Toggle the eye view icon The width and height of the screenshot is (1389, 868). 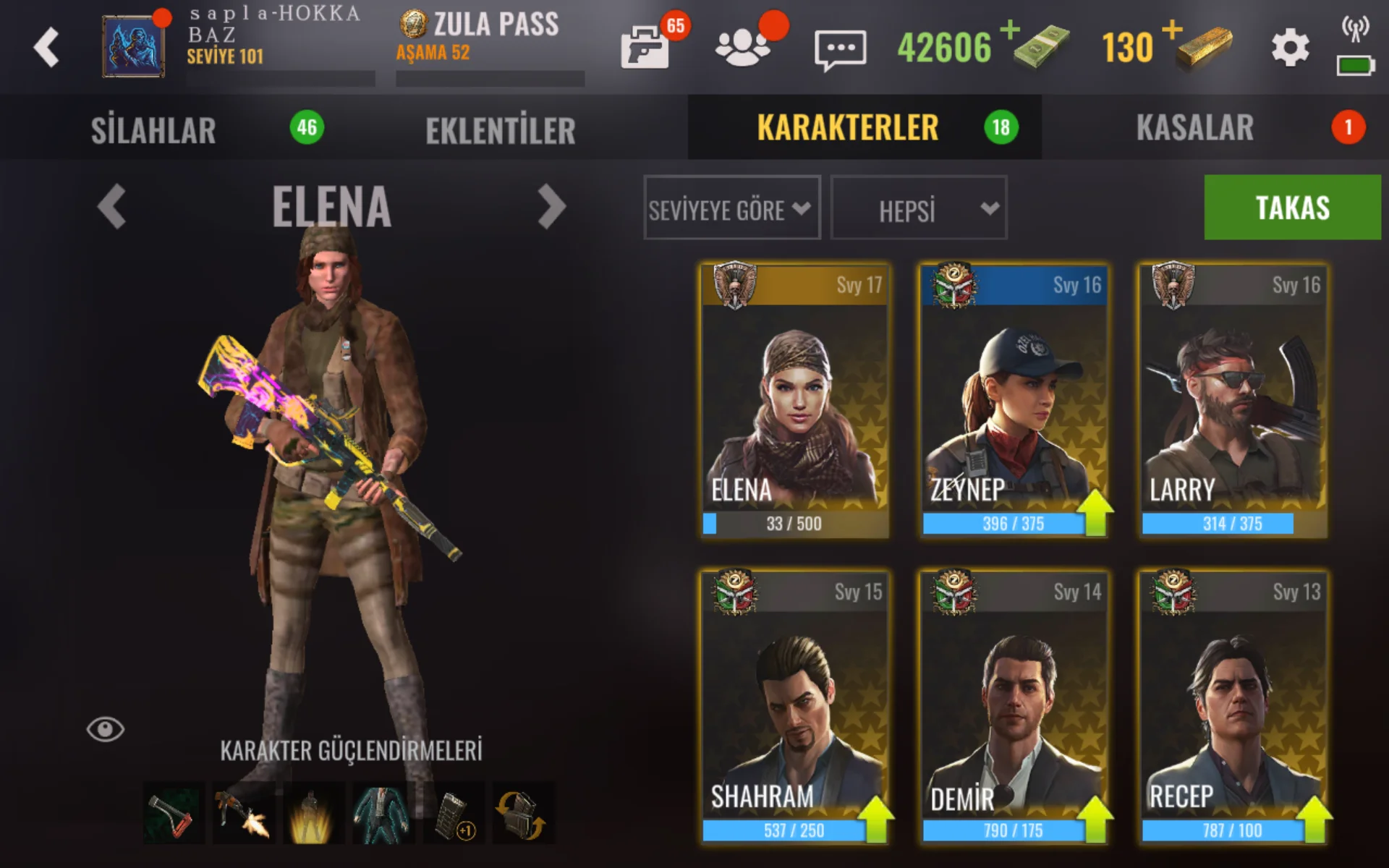pyautogui.click(x=106, y=729)
